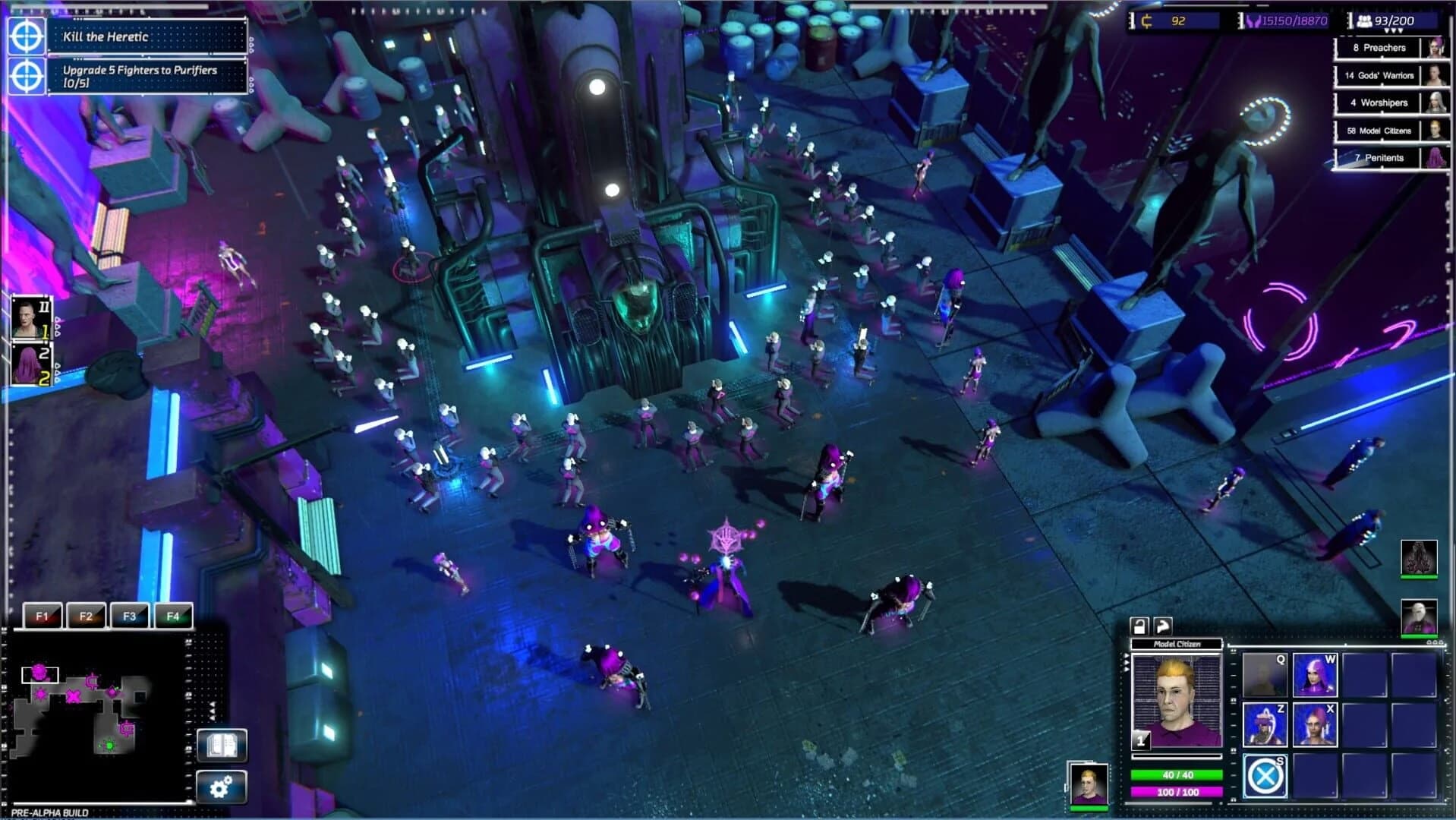Open the settings gear icon

pyautogui.click(x=222, y=788)
